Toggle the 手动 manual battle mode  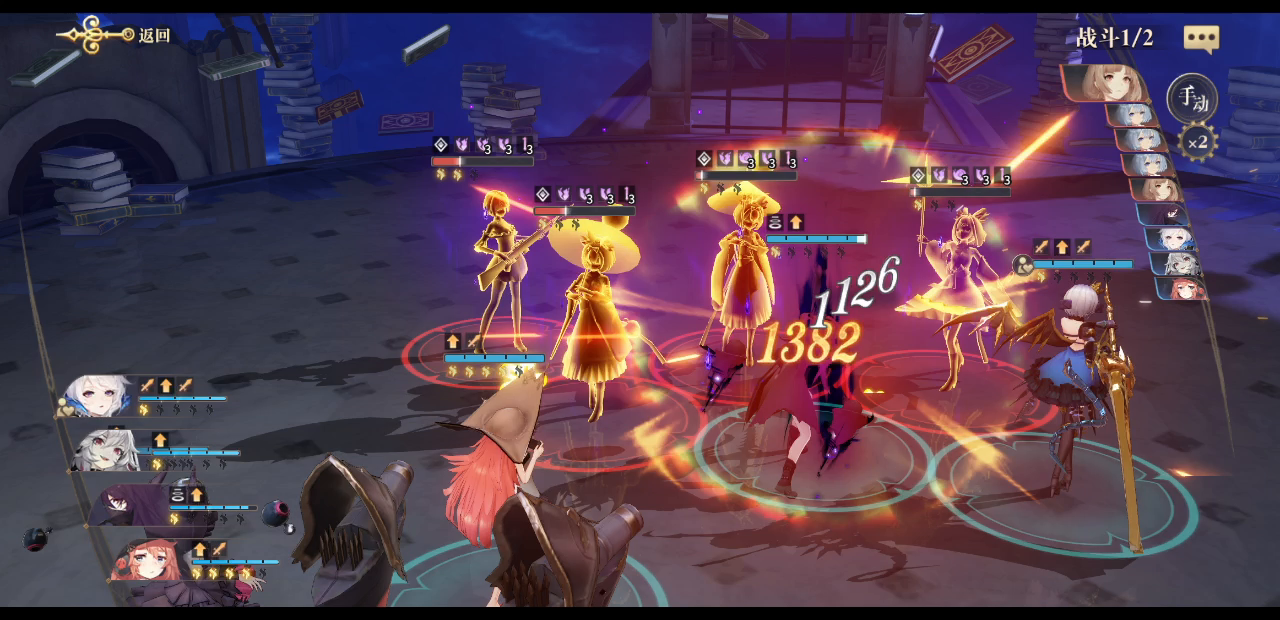pyautogui.click(x=1192, y=99)
